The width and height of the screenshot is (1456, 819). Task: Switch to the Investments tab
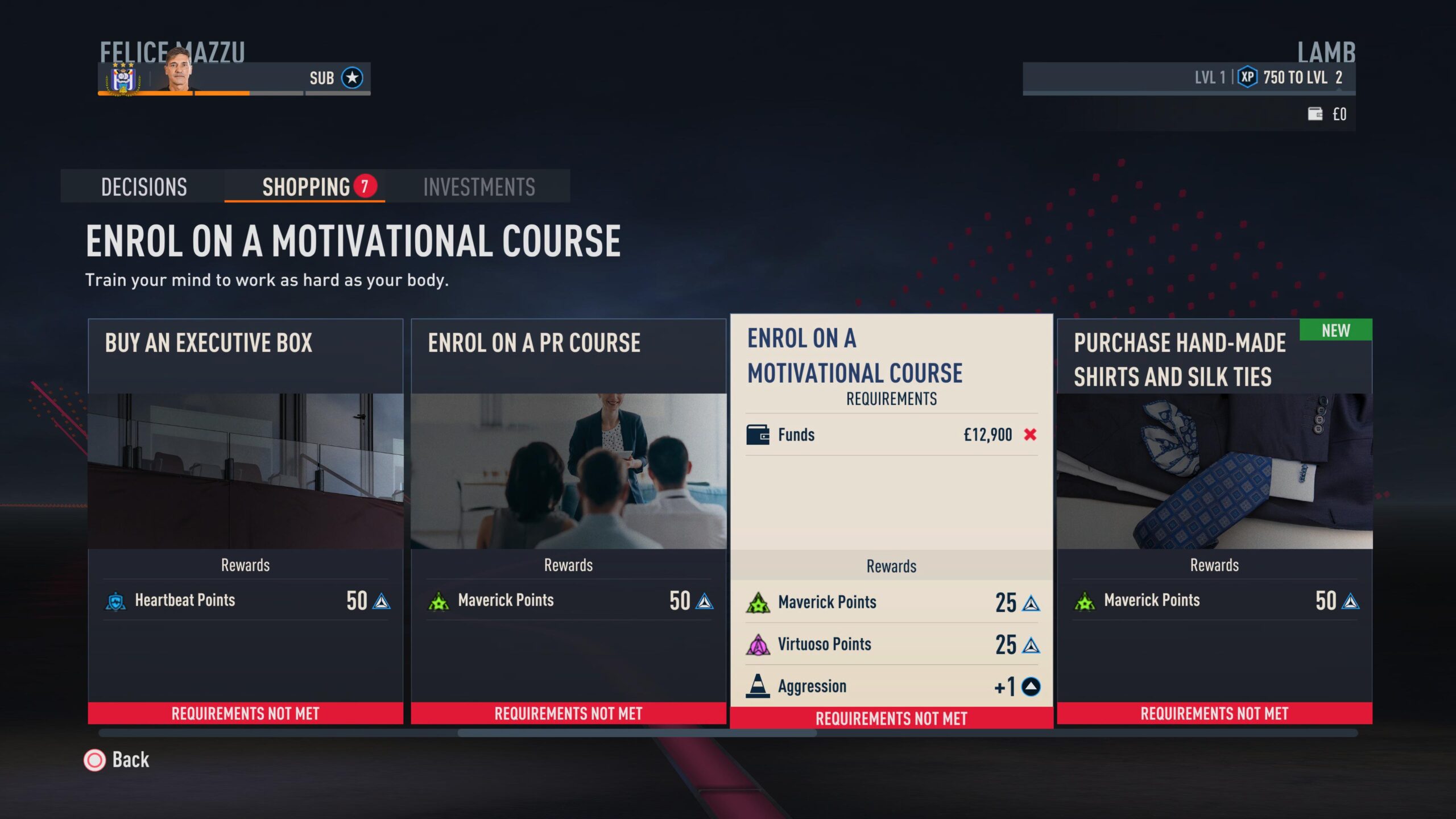[479, 187]
